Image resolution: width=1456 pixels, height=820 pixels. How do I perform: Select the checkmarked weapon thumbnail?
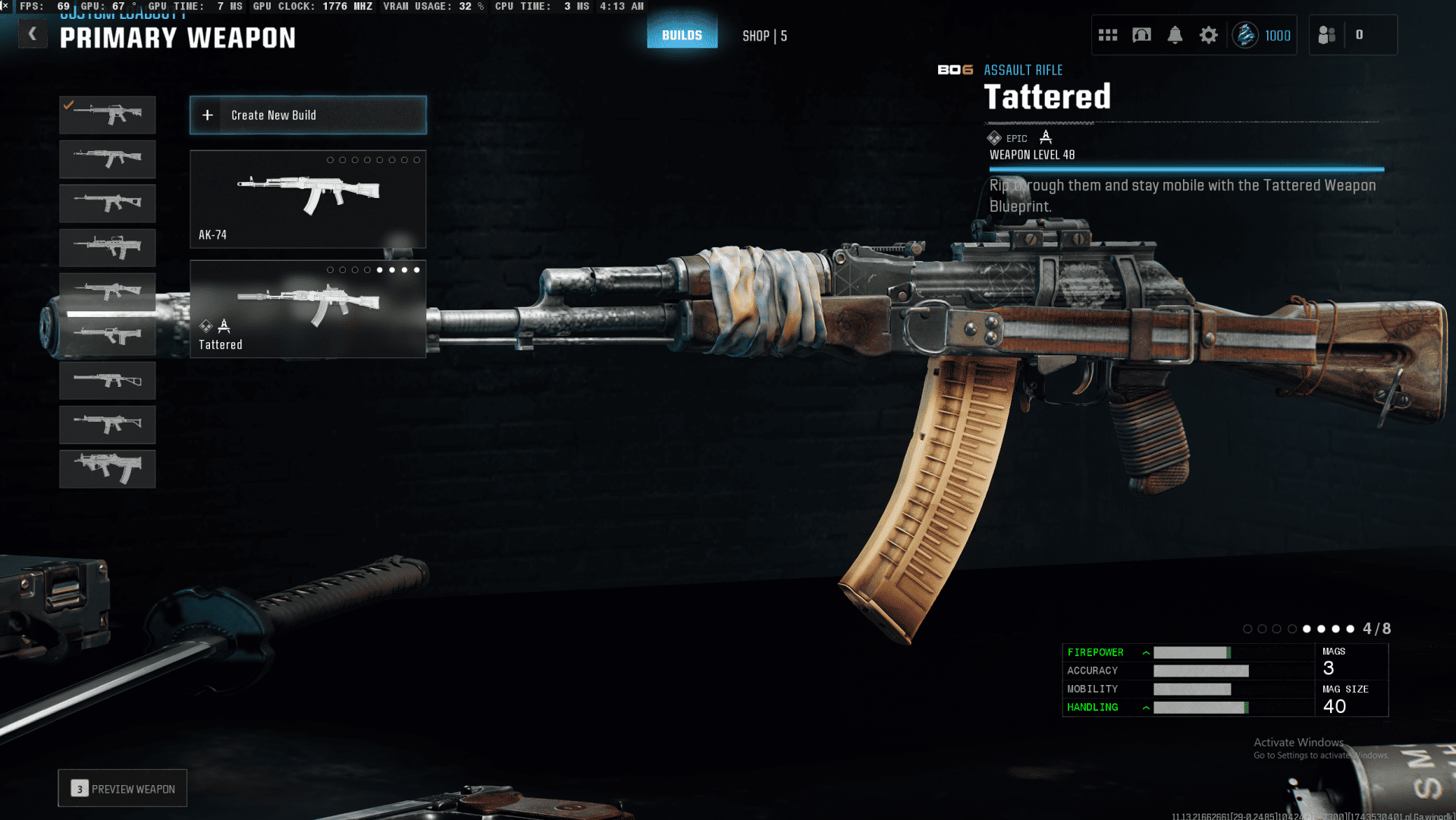click(108, 115)
